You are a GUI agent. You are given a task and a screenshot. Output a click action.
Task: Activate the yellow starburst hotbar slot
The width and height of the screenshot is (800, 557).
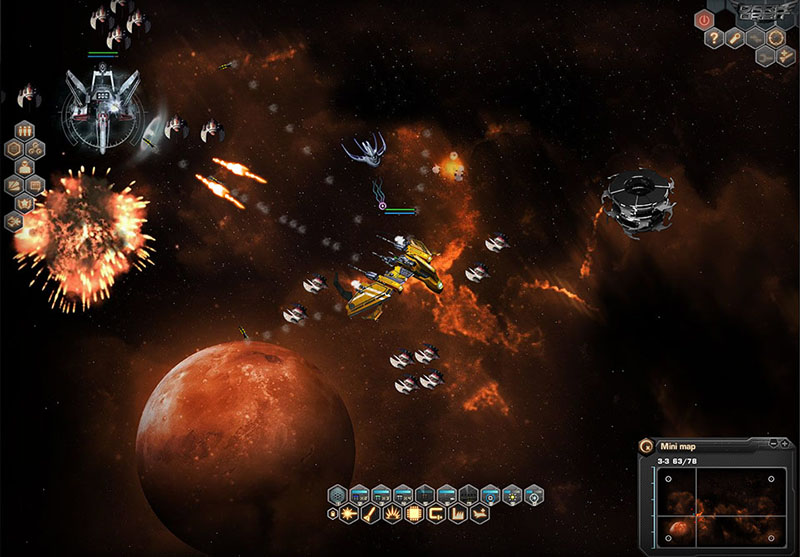513,494
